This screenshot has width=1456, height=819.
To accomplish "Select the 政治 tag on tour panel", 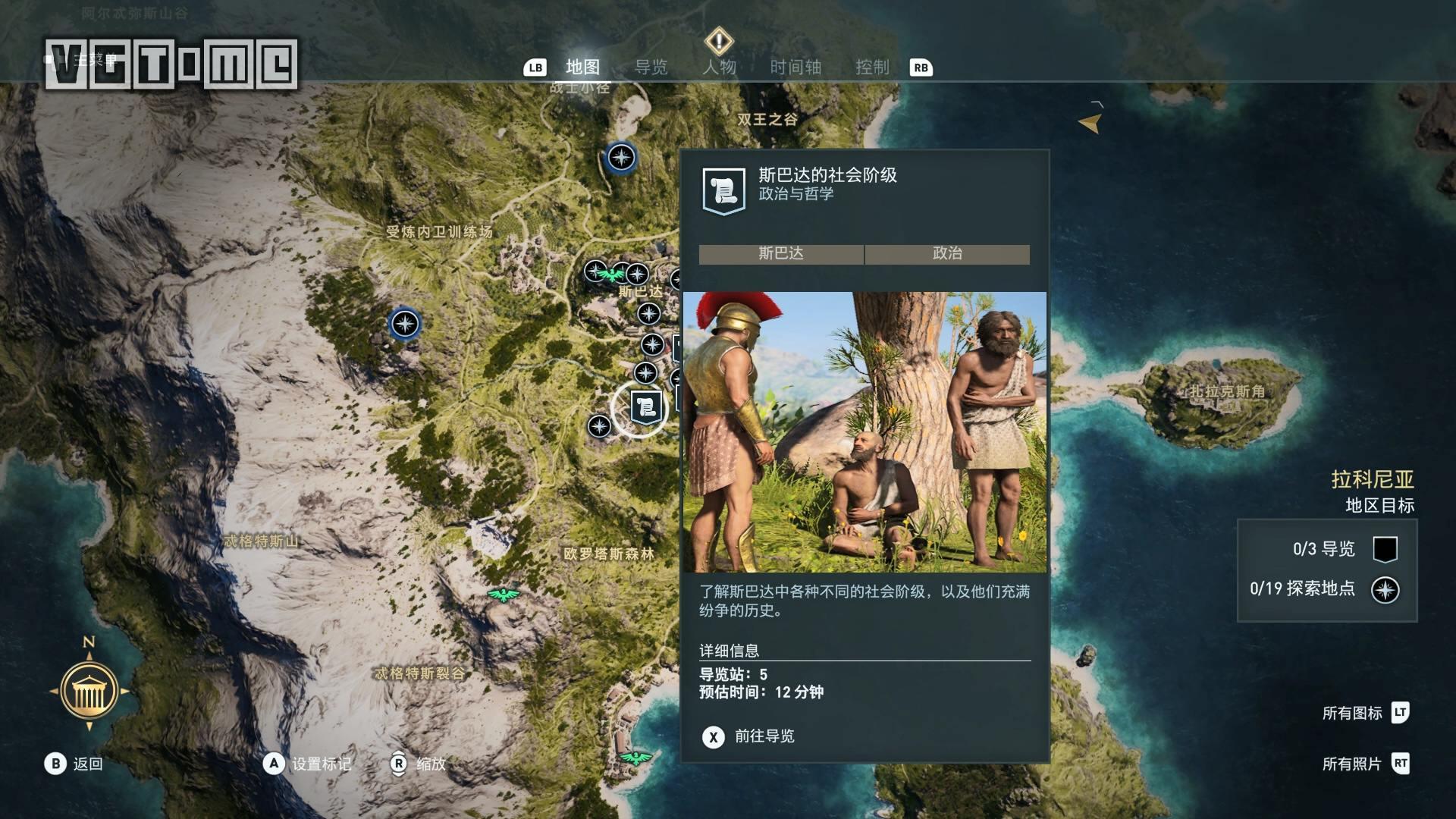I will (x=947, y=254).
